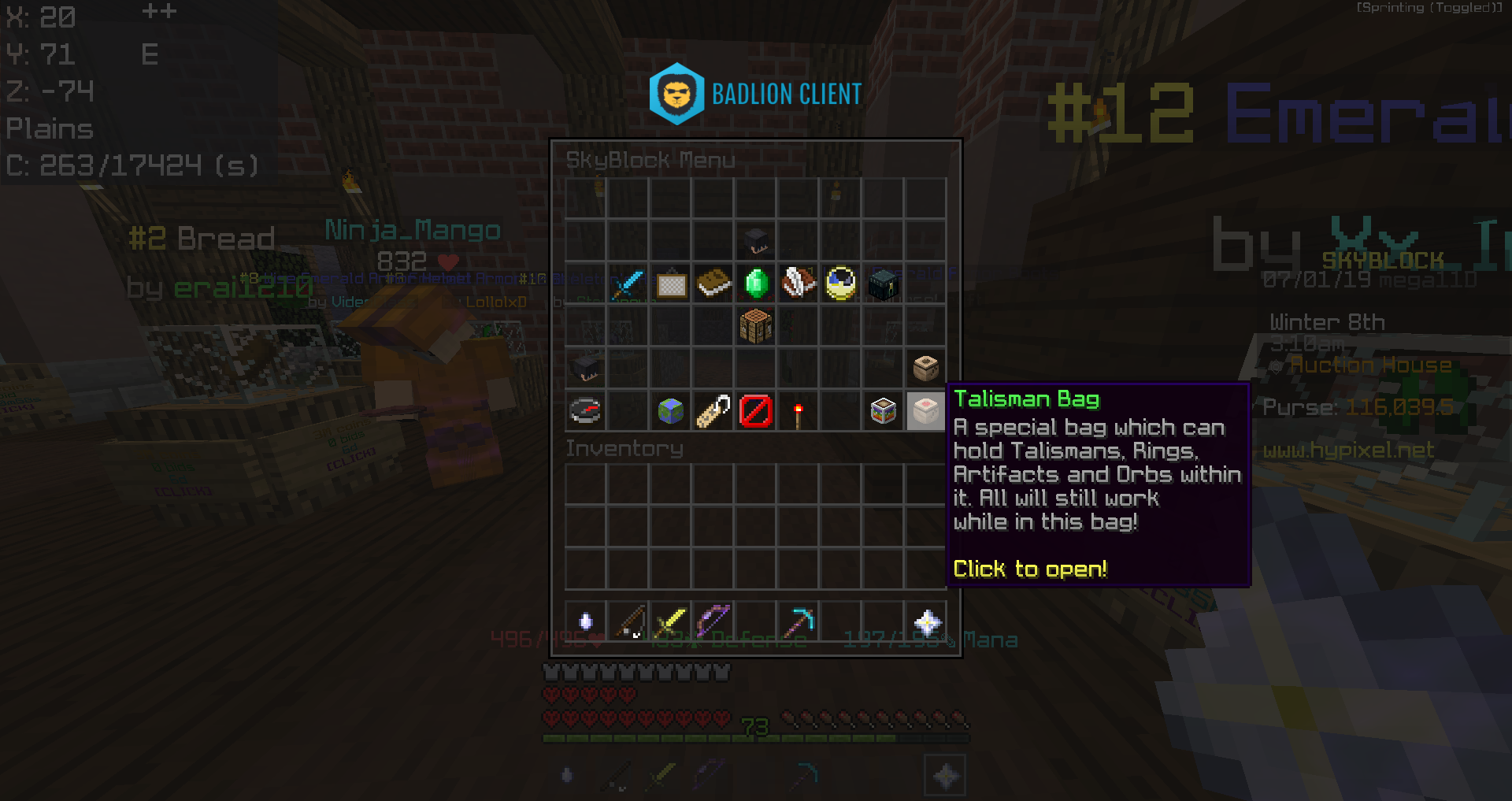The height and width of the screenshot is (801, 1512).
Task: View your SkyBlock Profile player head
Action: pyautogui.click(x=756, y=242)
